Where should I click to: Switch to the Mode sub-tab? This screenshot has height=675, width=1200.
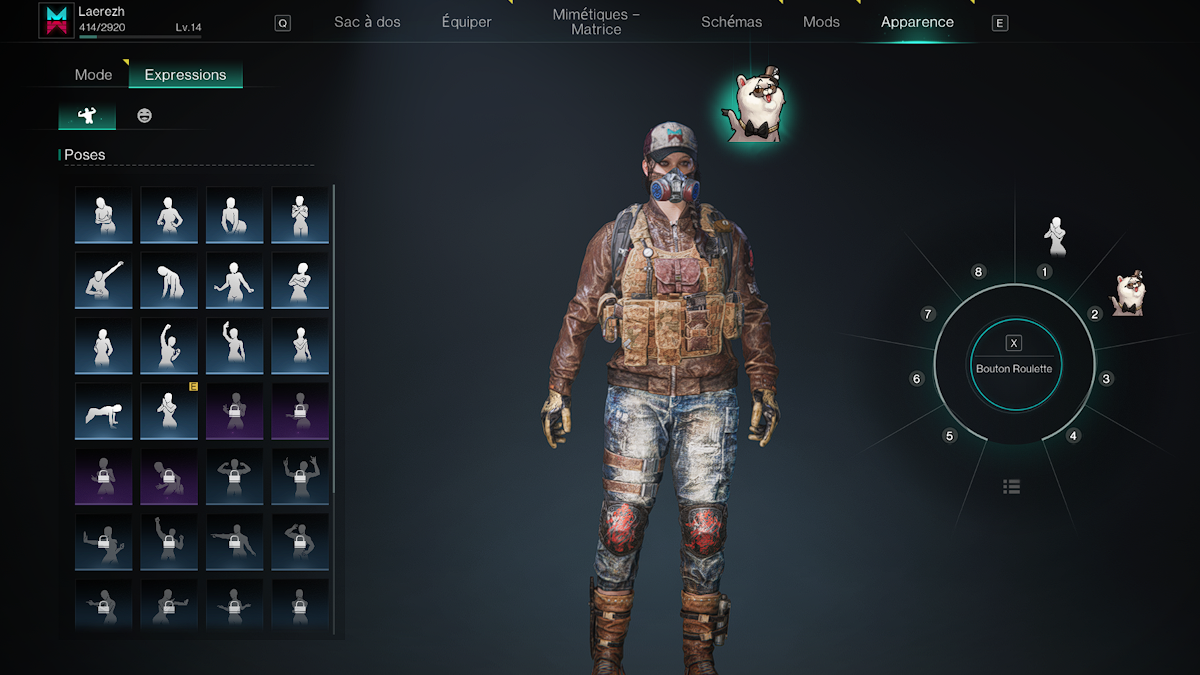(x=94, y=75)
